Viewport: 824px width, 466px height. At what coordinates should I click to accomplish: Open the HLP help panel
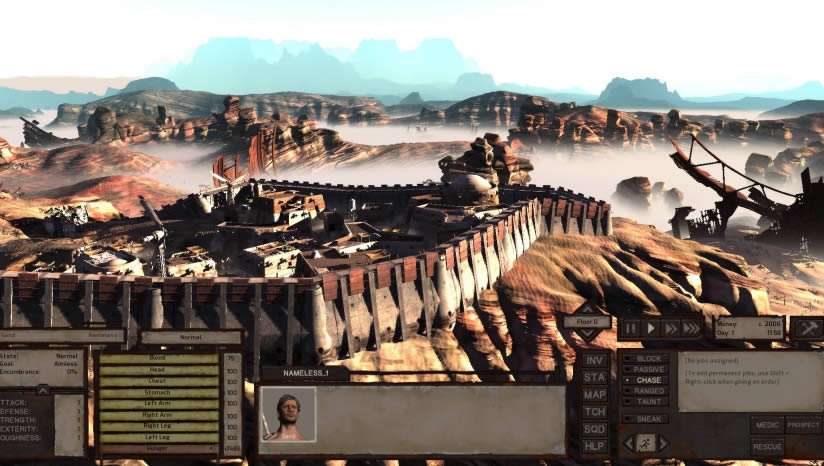[595, 445]
